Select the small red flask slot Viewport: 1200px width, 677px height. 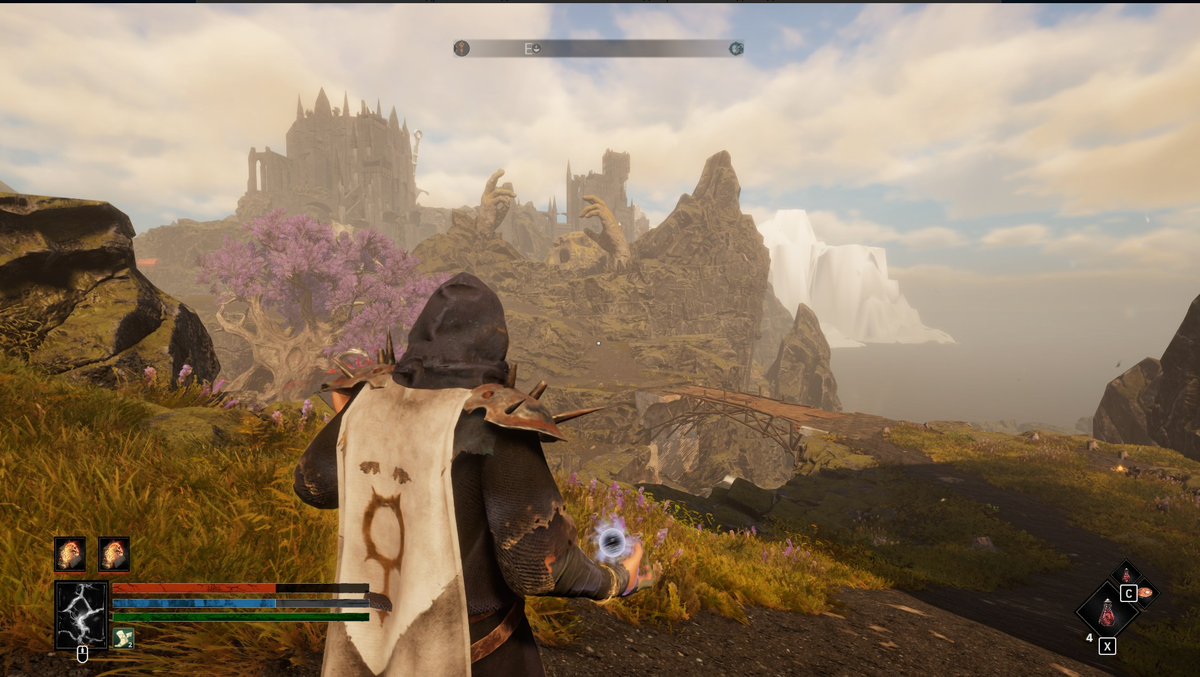(x=1126, y=574)
